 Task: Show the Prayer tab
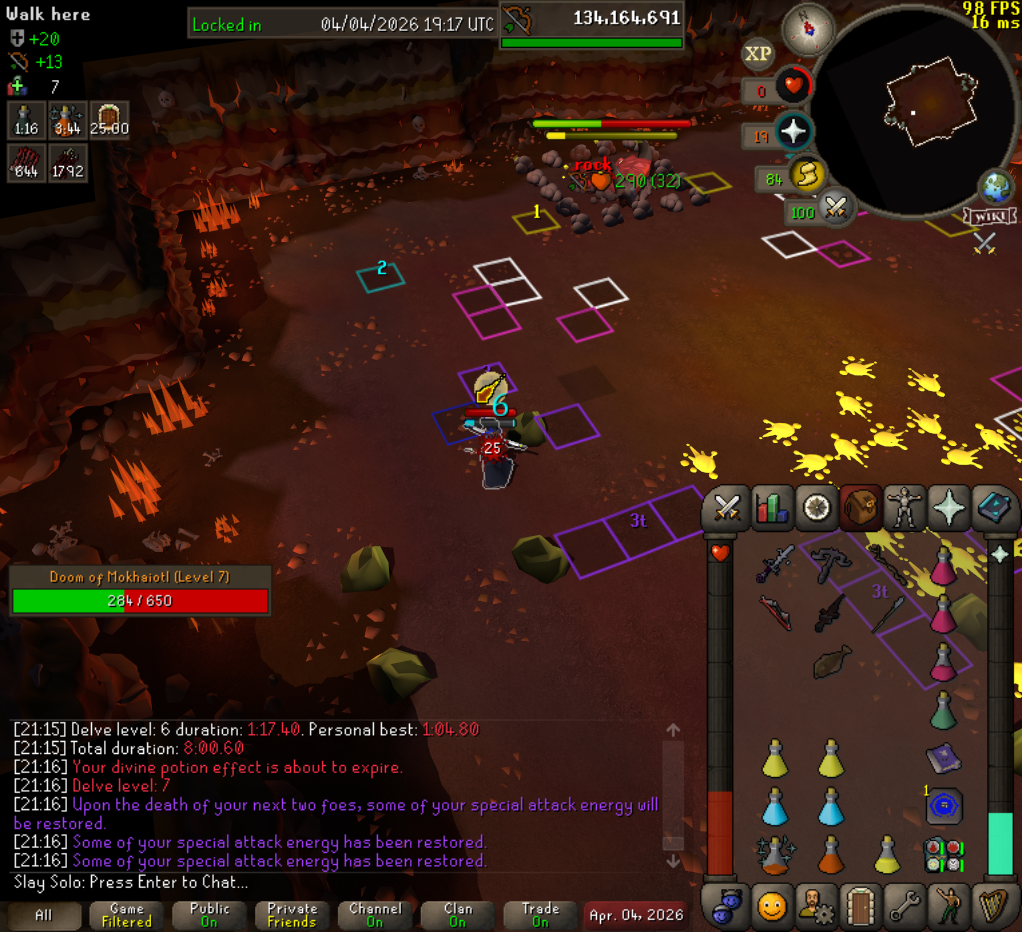coord(949,508)
